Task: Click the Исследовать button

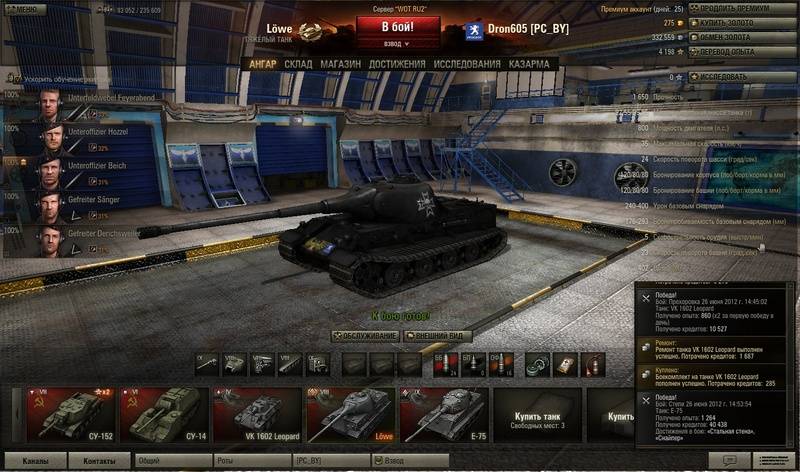Action: click(736, 76)
